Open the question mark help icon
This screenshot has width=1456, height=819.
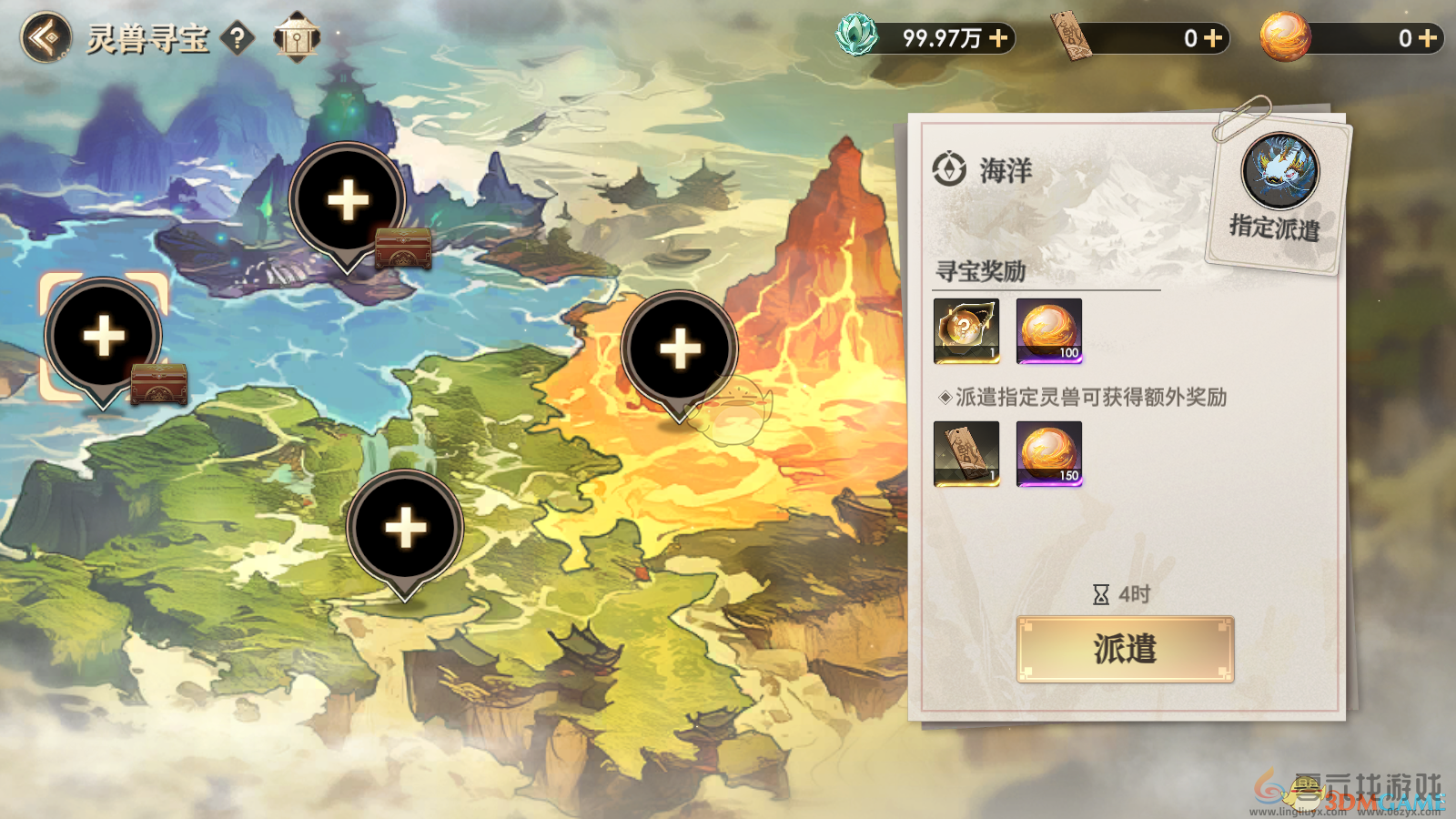[x=238, y=38]
